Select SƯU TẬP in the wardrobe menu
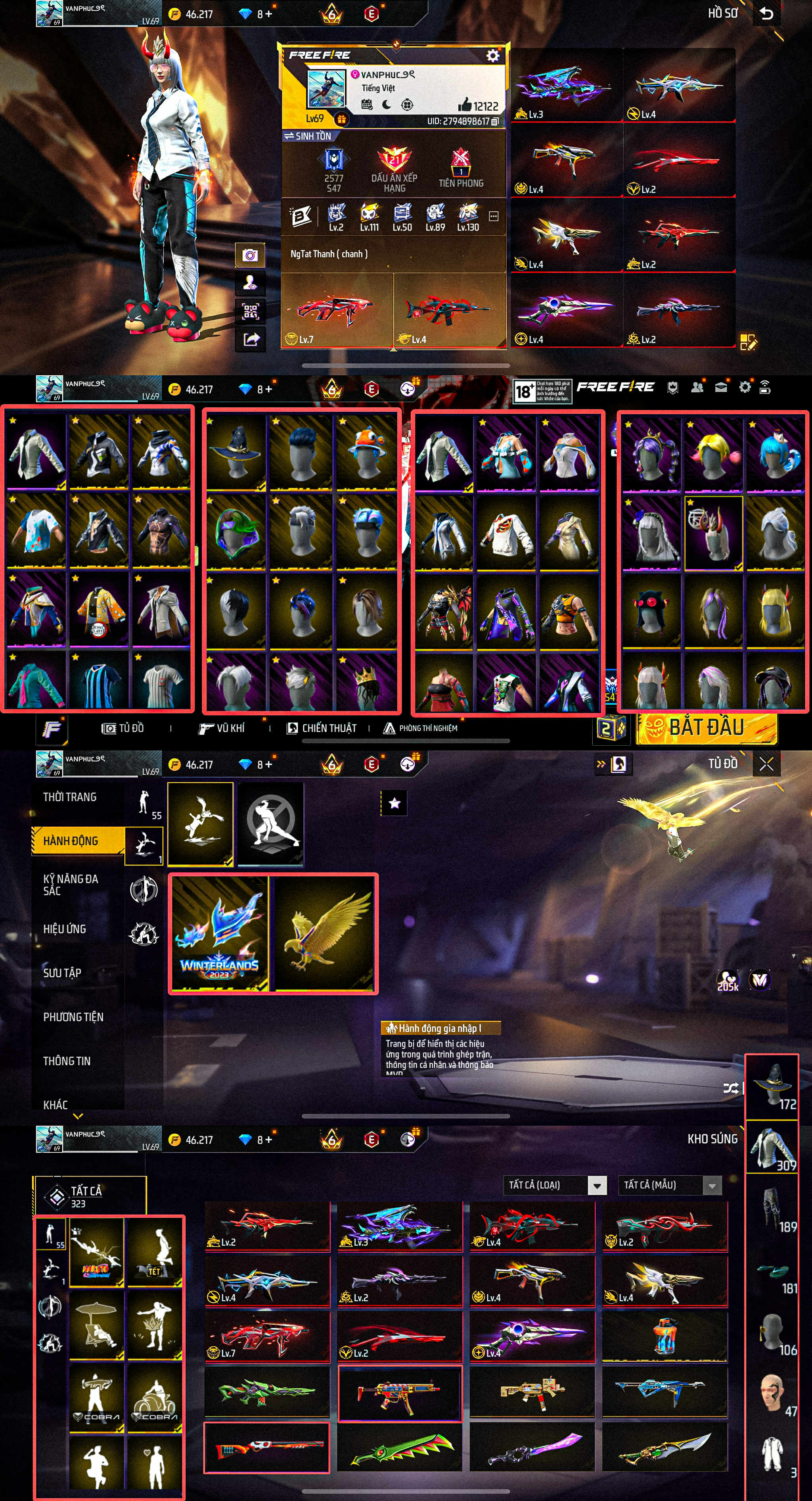This screenshot has height=1501, width=812. [62, 973]
